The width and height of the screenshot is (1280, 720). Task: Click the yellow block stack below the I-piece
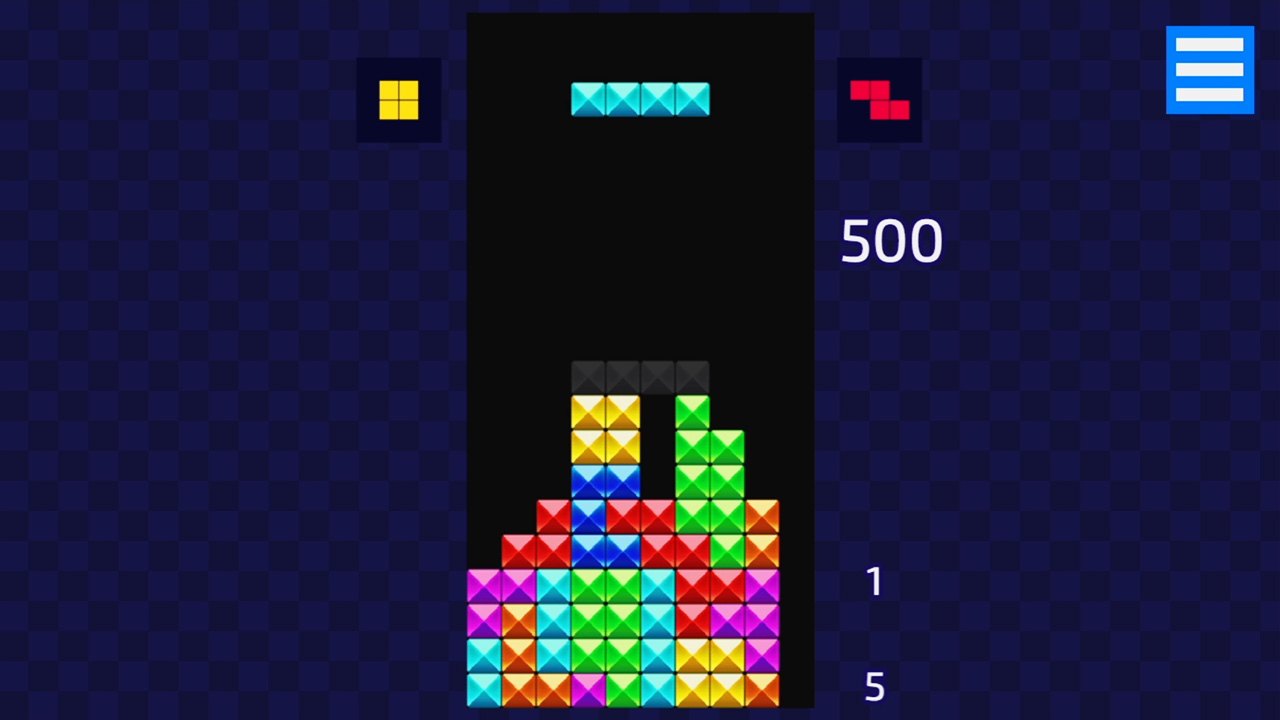[x=605, y=430]
